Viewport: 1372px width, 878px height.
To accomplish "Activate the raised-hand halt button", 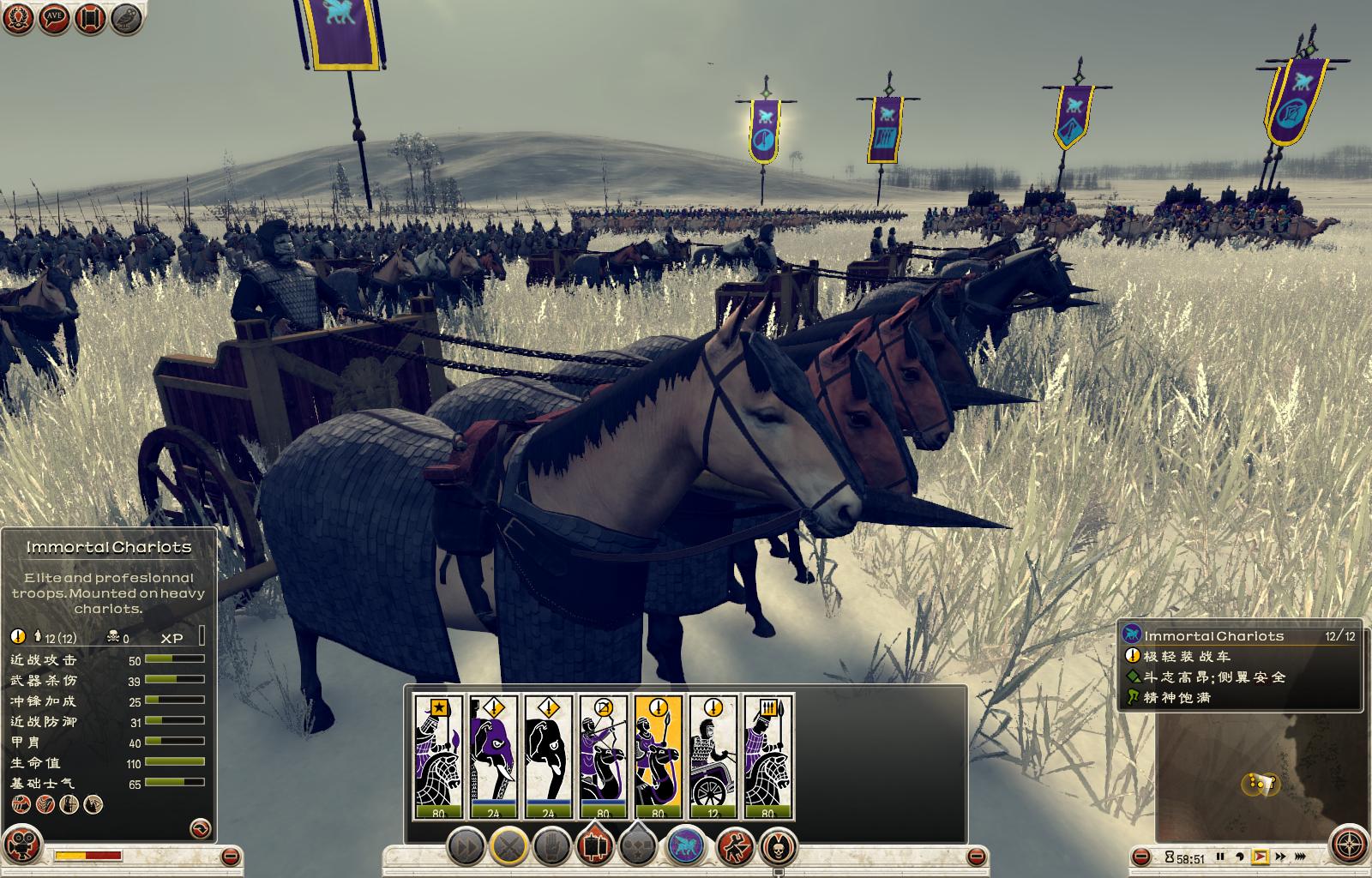I will point(552,847).
